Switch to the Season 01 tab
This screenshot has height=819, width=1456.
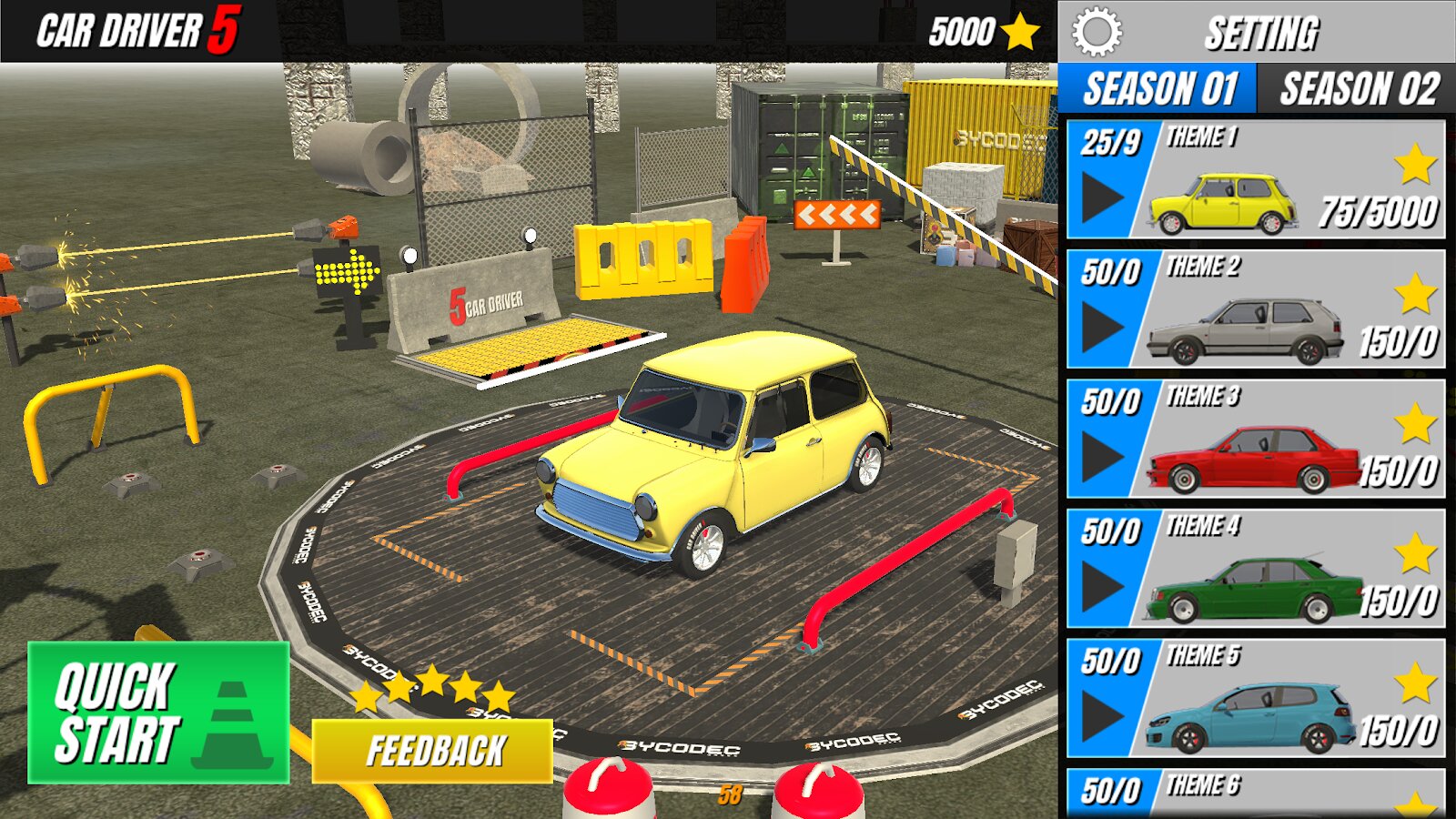point(1158,89)
